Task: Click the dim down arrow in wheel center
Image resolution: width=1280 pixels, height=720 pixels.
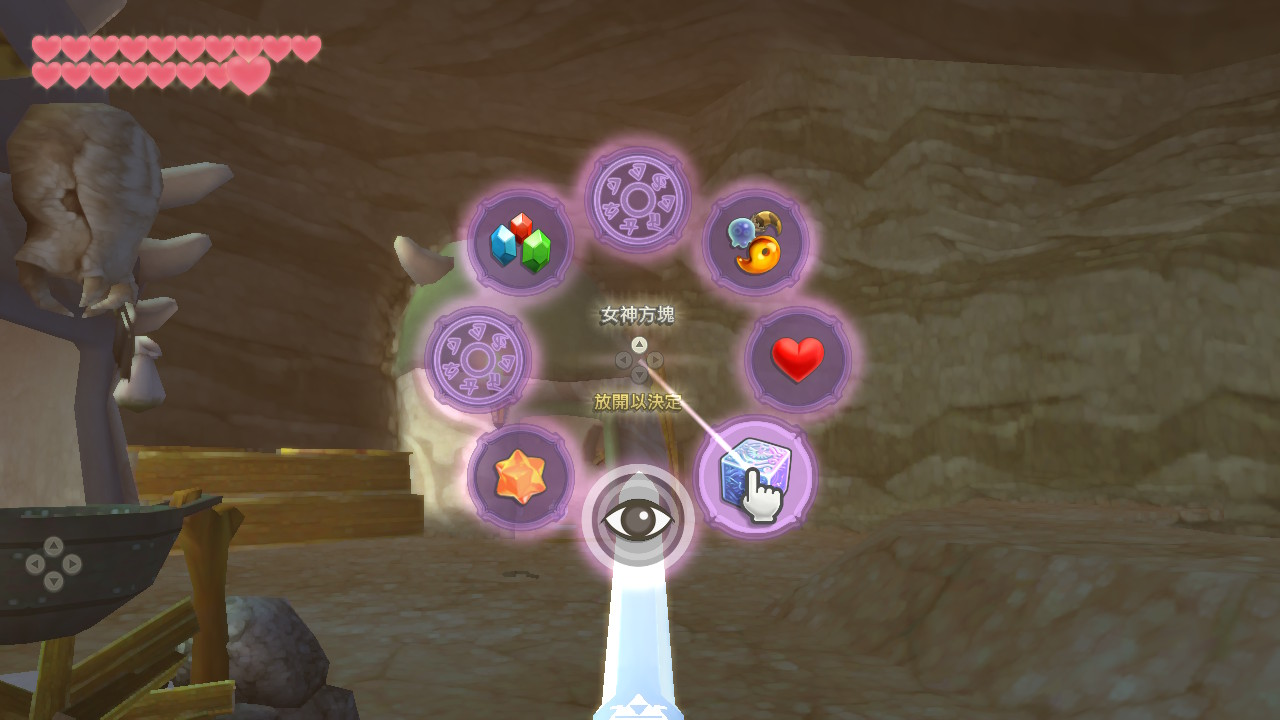Action: click(639, 374)
